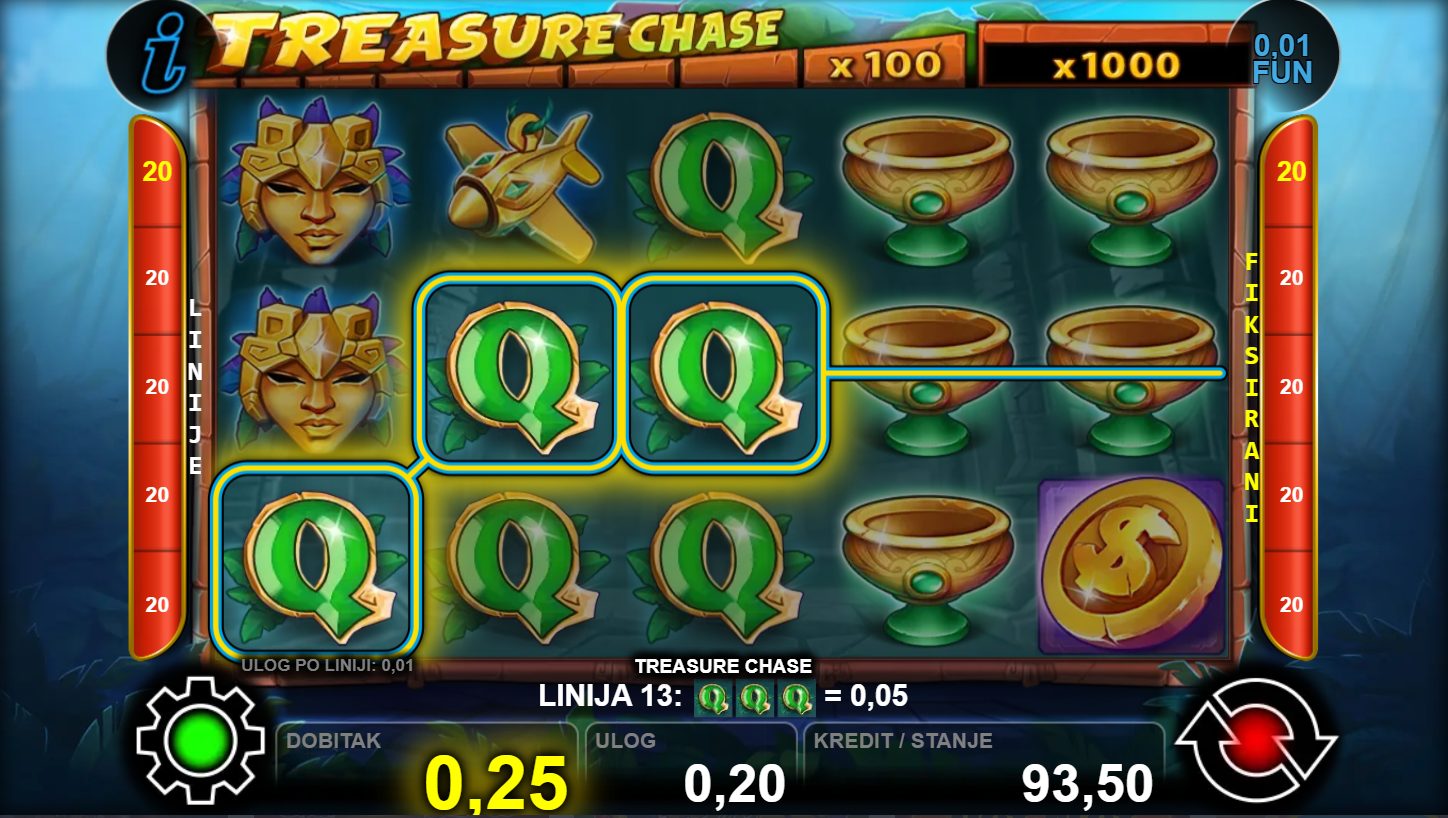Select the ULOG bet amount panel
Screen dimensions: 1448x818
pyautogui.click(x=690, y=768)
